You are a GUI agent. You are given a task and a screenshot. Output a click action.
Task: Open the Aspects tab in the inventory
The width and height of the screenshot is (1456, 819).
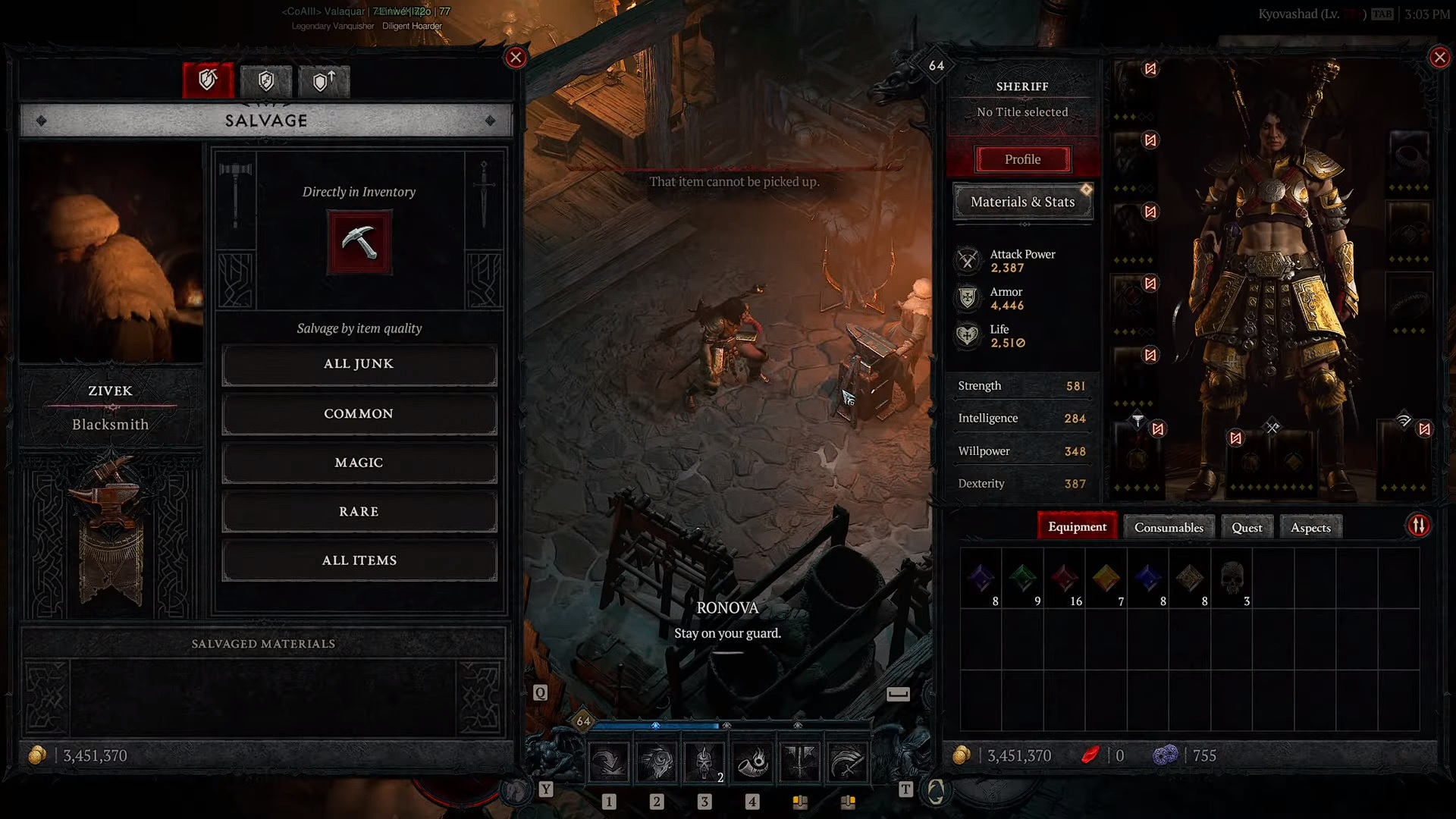1310,527
